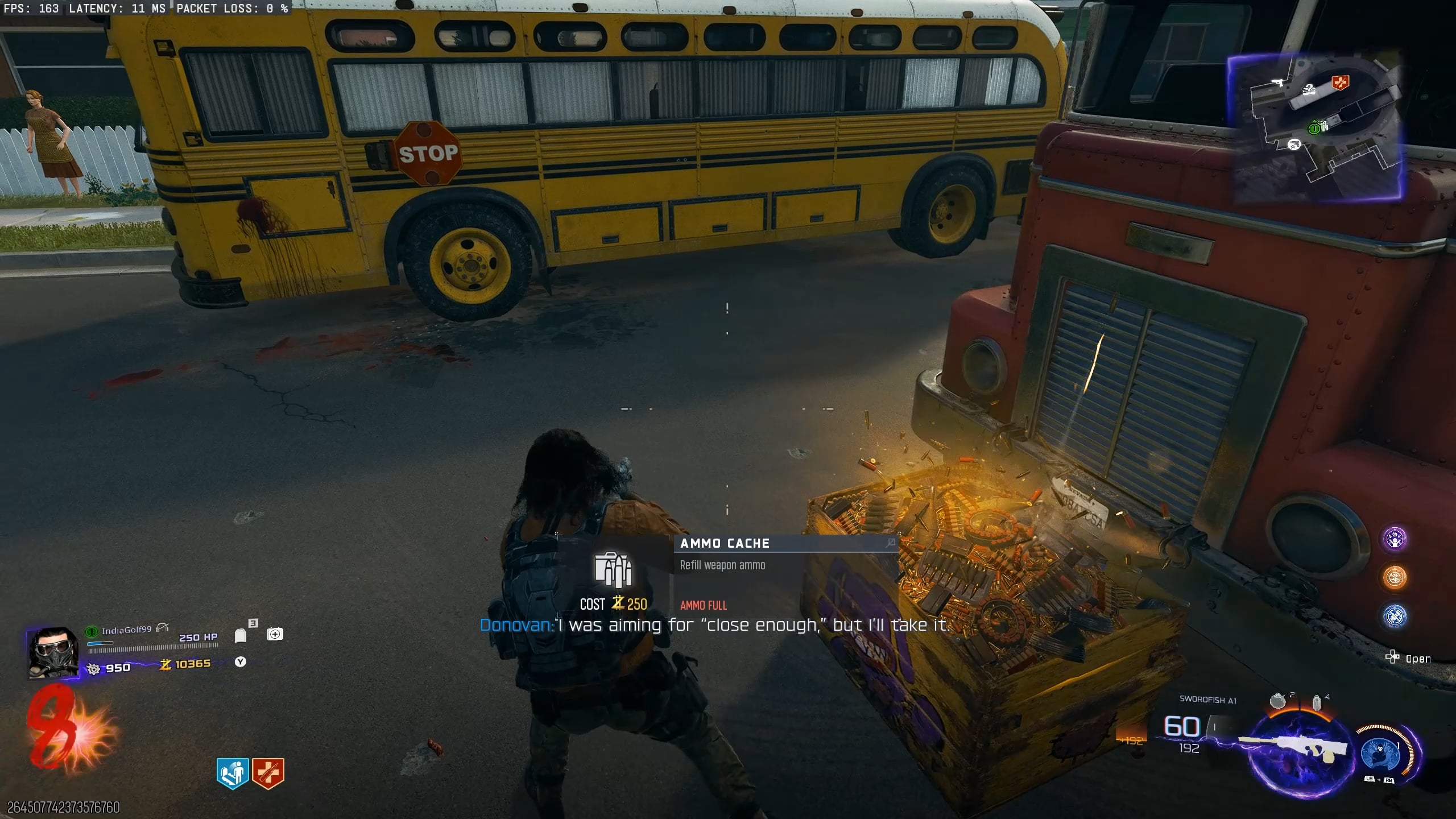This screenshot has width=1456, height=819.
Task: Select the lethal grenade icon
Action: [1277, 701]
